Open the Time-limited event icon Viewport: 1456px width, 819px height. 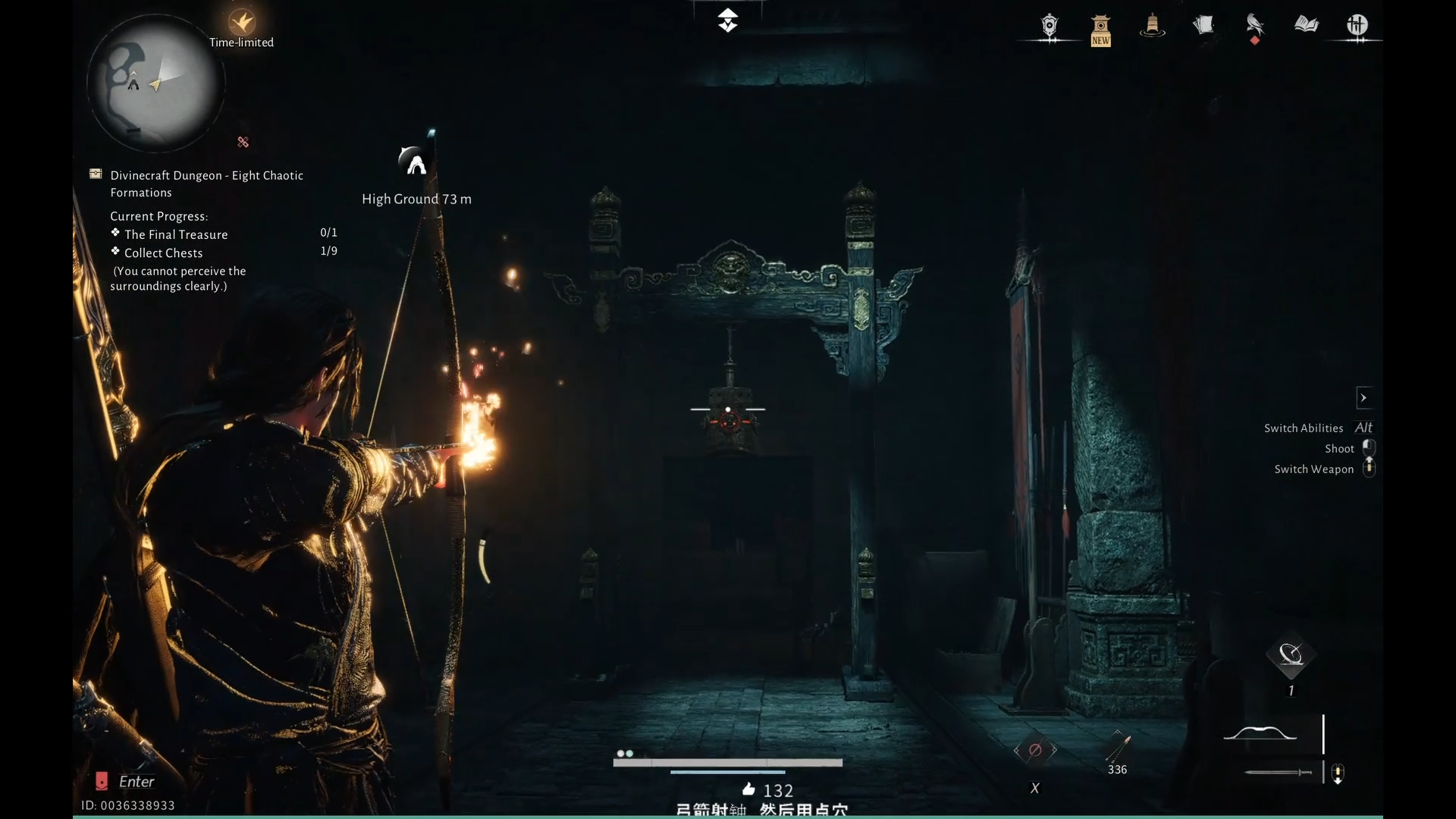[242, 23]
